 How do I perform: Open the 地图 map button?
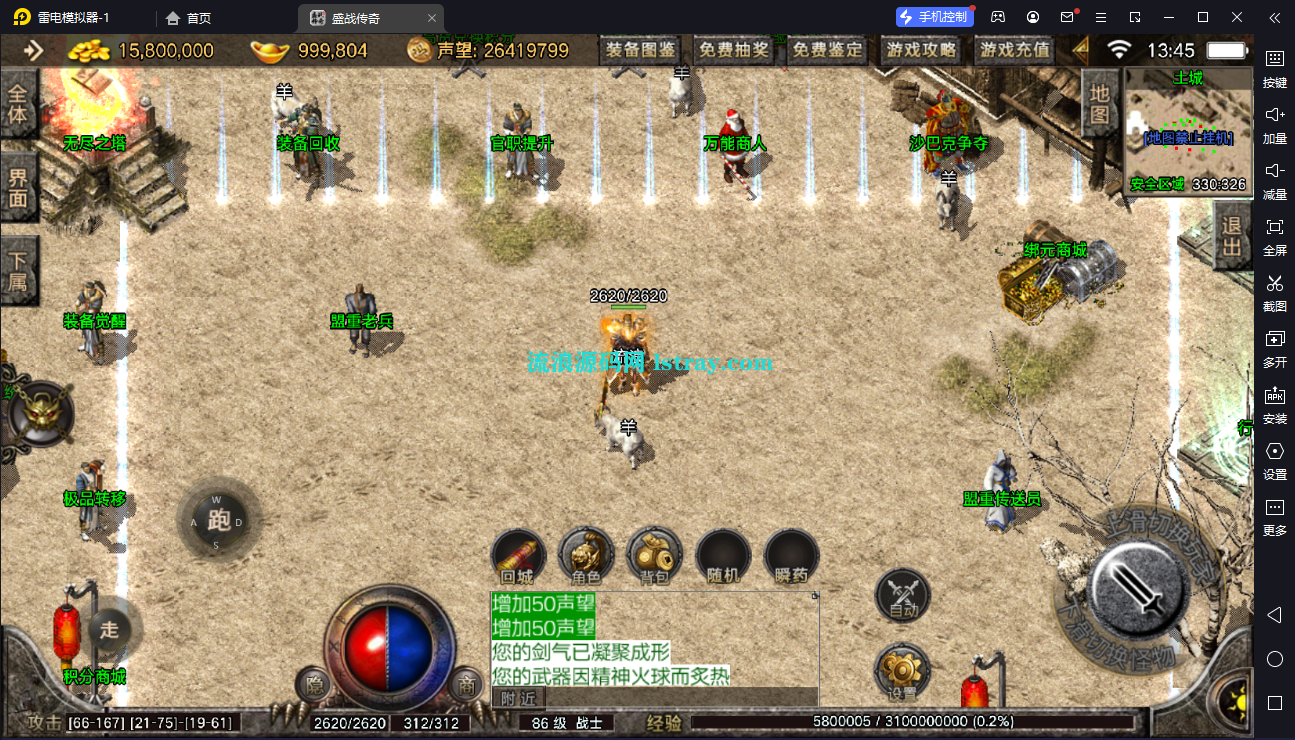tap(1099, 104)
